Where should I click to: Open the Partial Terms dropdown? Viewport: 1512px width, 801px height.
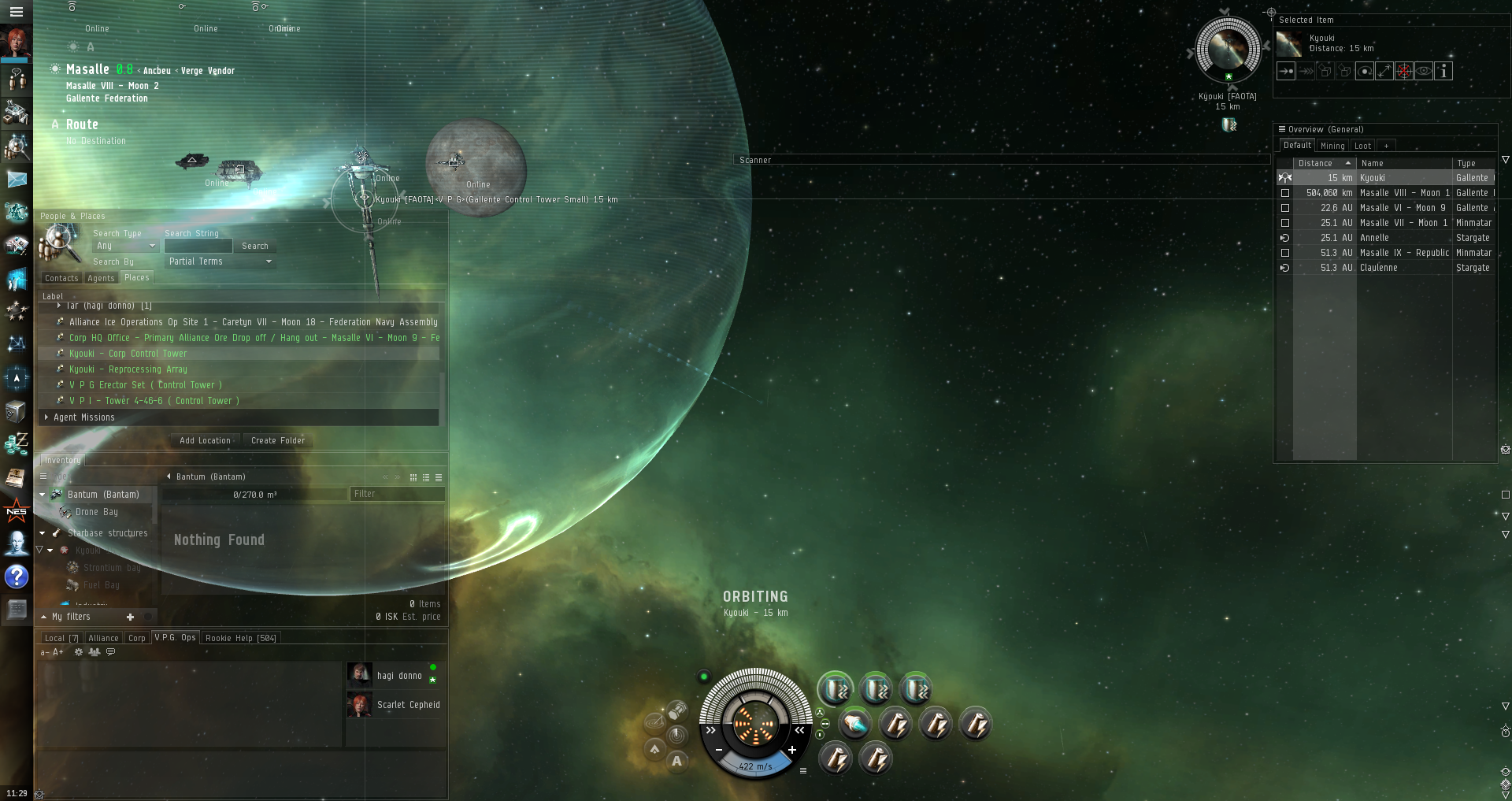(x=220, y=261)
